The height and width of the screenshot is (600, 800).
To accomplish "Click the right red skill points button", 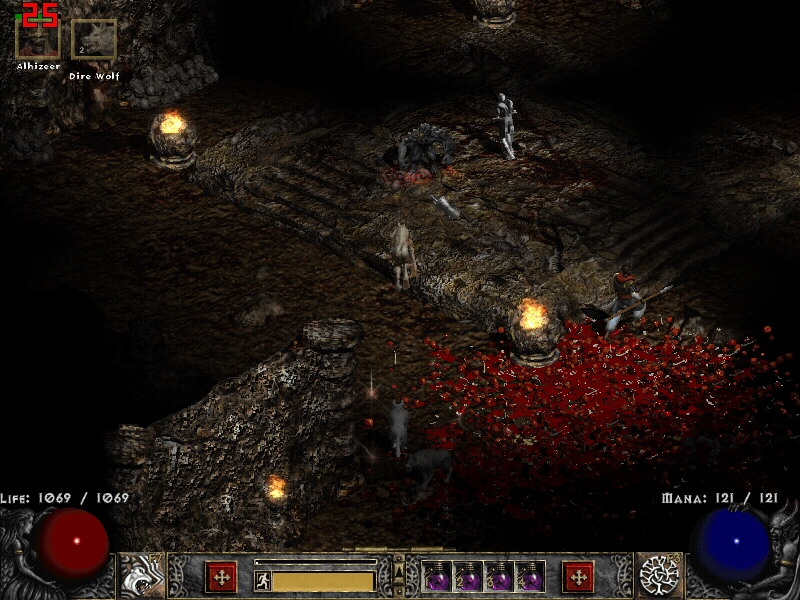I will click(578, 576).
